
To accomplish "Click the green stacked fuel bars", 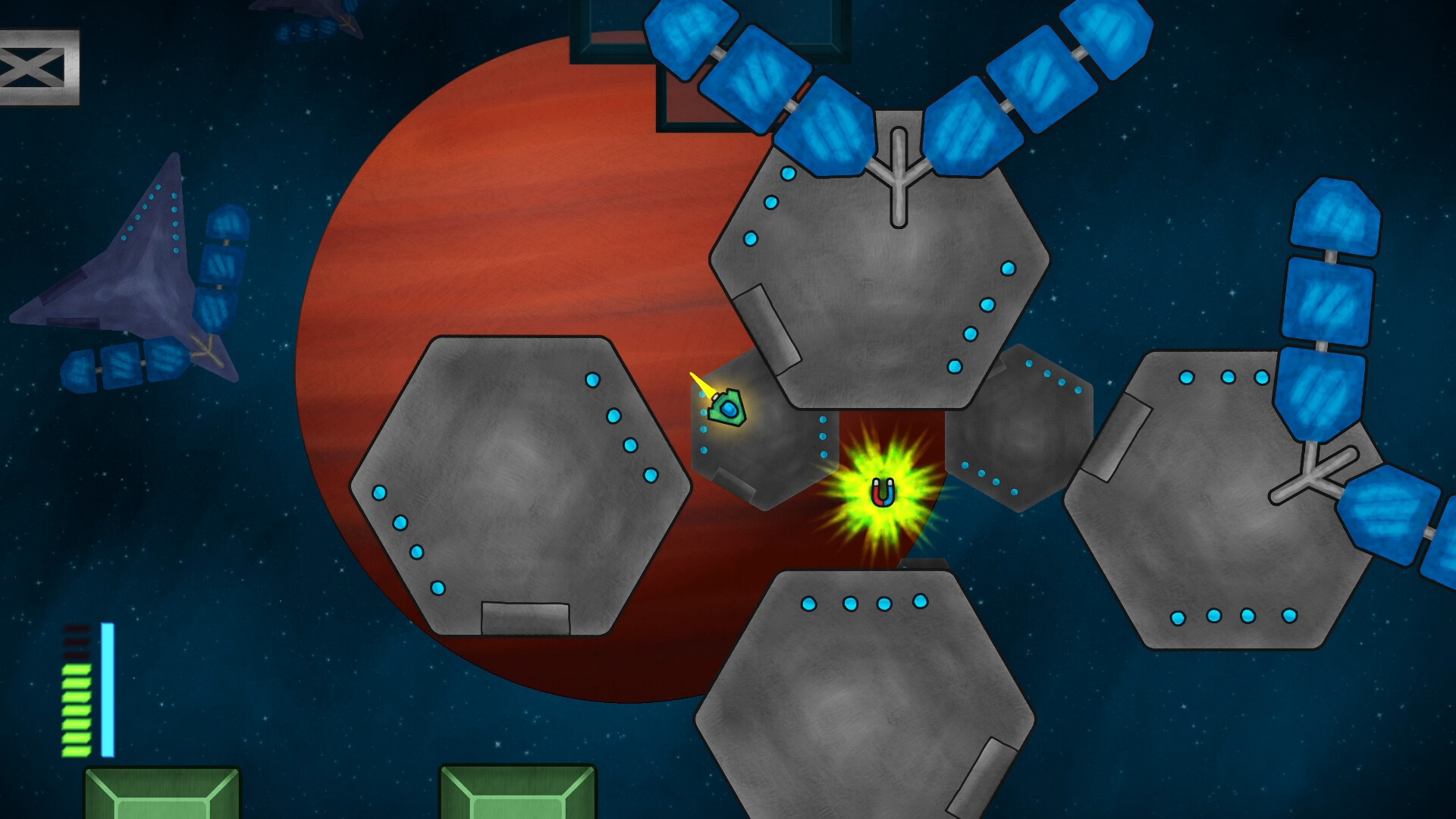I will [76, 713].
